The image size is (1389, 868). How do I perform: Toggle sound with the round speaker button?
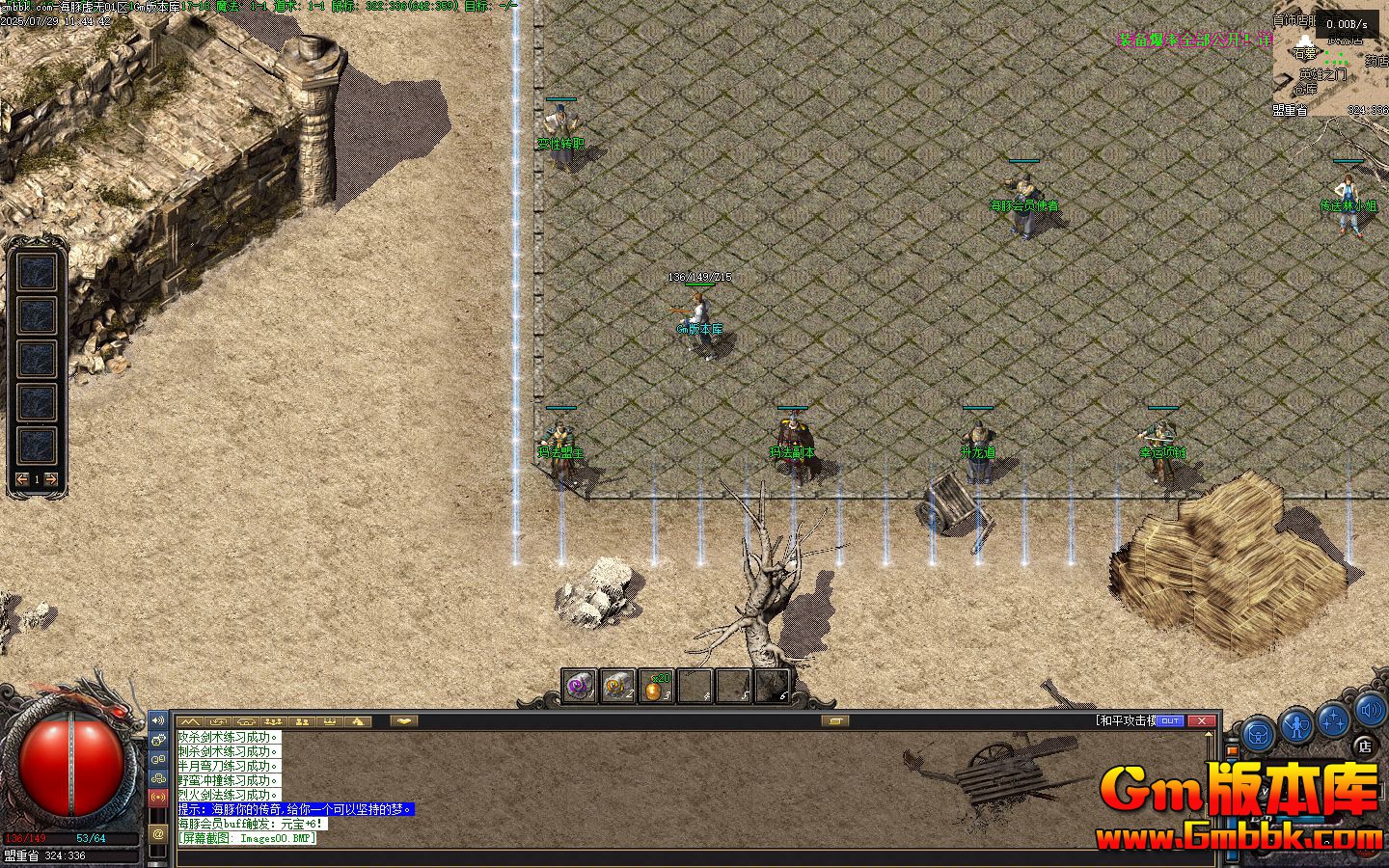(x=1371, y=712)
